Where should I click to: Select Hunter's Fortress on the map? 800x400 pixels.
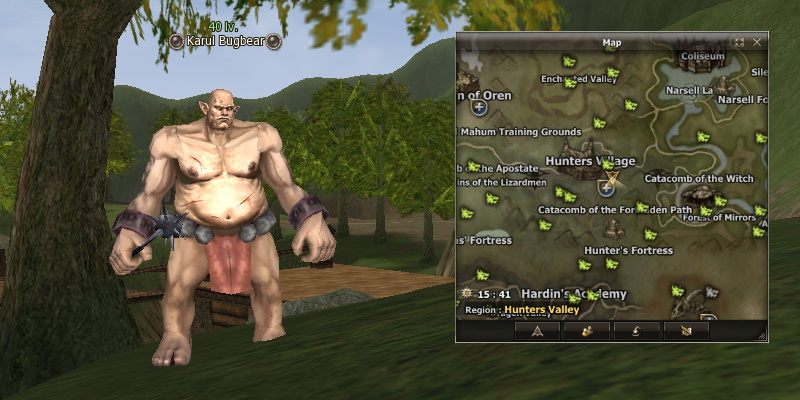pos(628,250)
